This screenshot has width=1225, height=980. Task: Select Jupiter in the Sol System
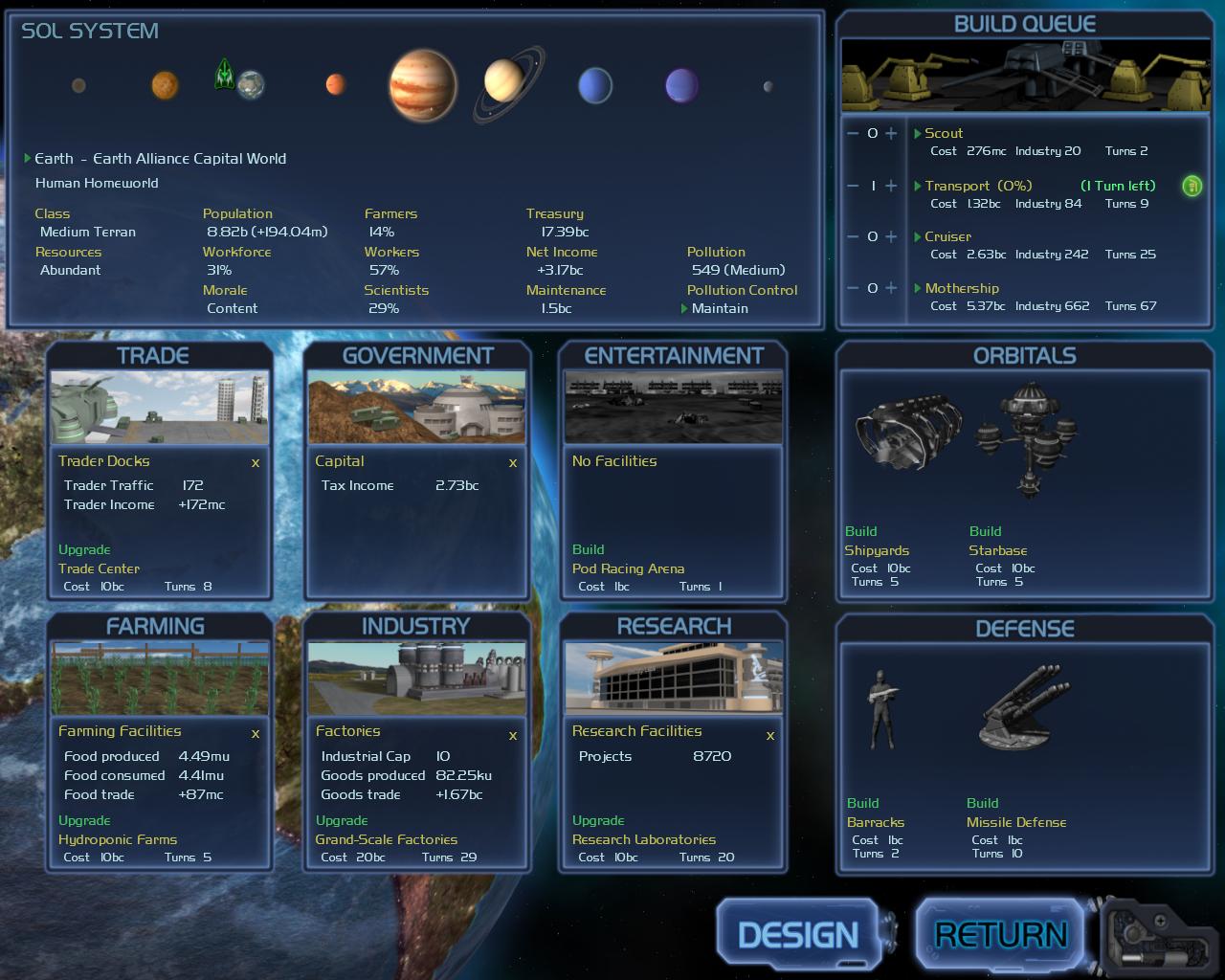(x=423, y=85)
